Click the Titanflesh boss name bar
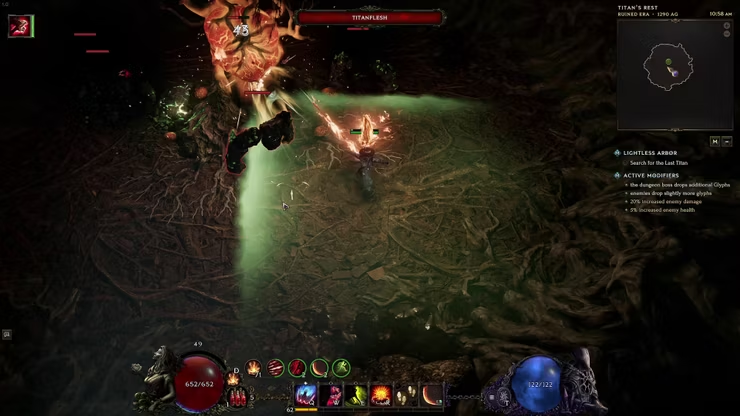The height and width of the screenshot is (416, 740). coord(371,17)
